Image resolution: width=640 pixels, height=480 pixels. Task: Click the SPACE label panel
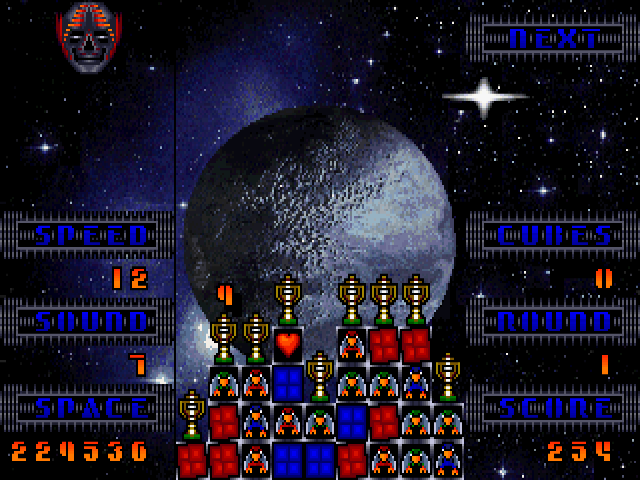[92, 408]
